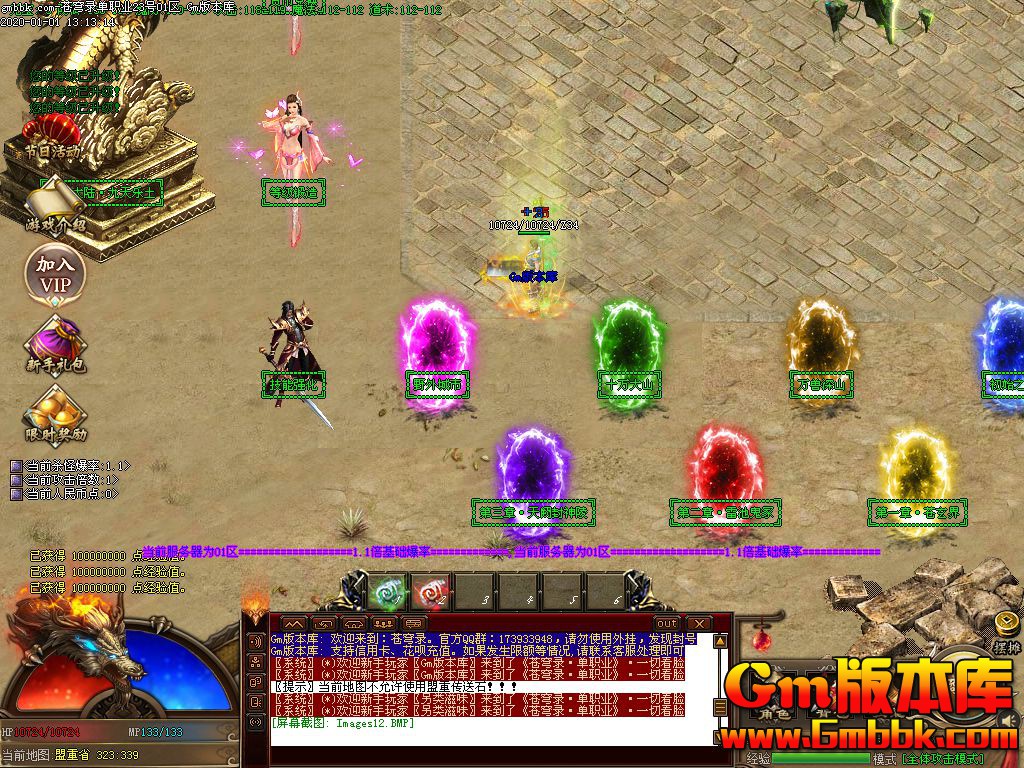The height and width of the screenshot is (768, 1024).
Task: Open the 限时奖励 timed reward icon
Action: click(x=55, y=413)
